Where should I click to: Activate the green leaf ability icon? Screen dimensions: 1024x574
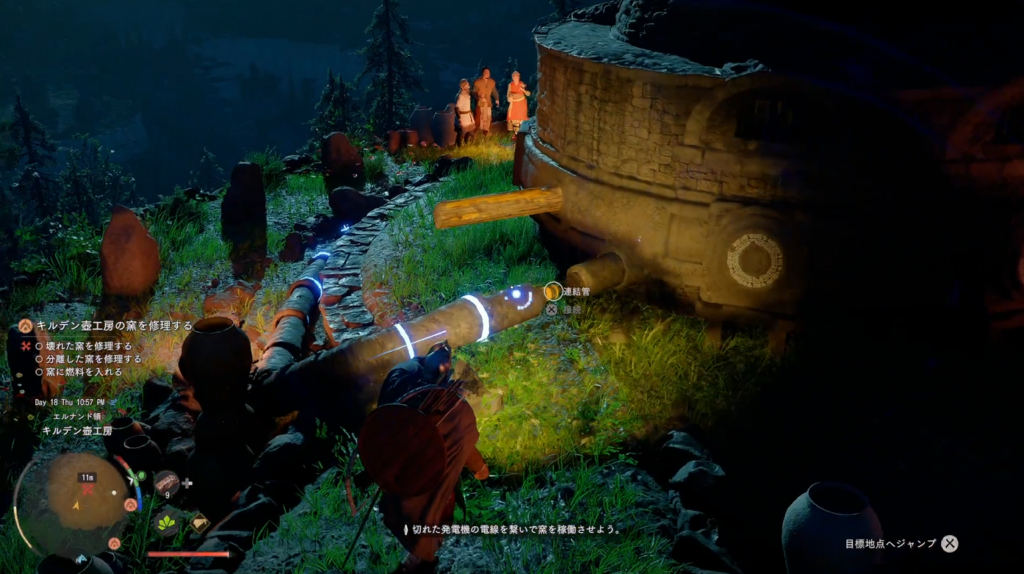(x=166, y=522)
